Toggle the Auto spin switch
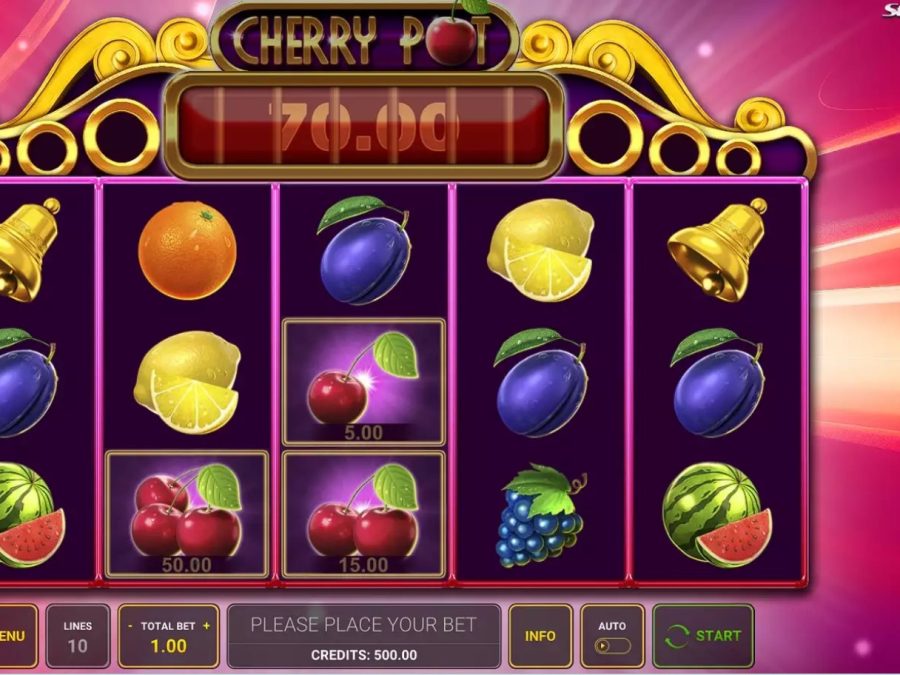Image resolution: width=900 pixels, height=675 pixels. pyautogui.click(x=612, y=645)
